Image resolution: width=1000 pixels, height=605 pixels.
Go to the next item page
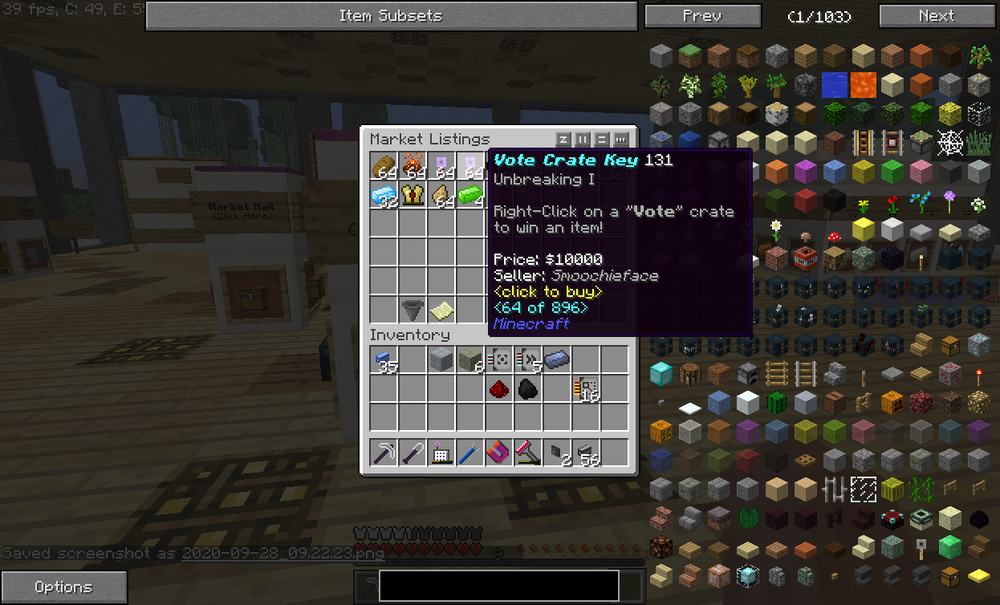(x=936, y=16)
